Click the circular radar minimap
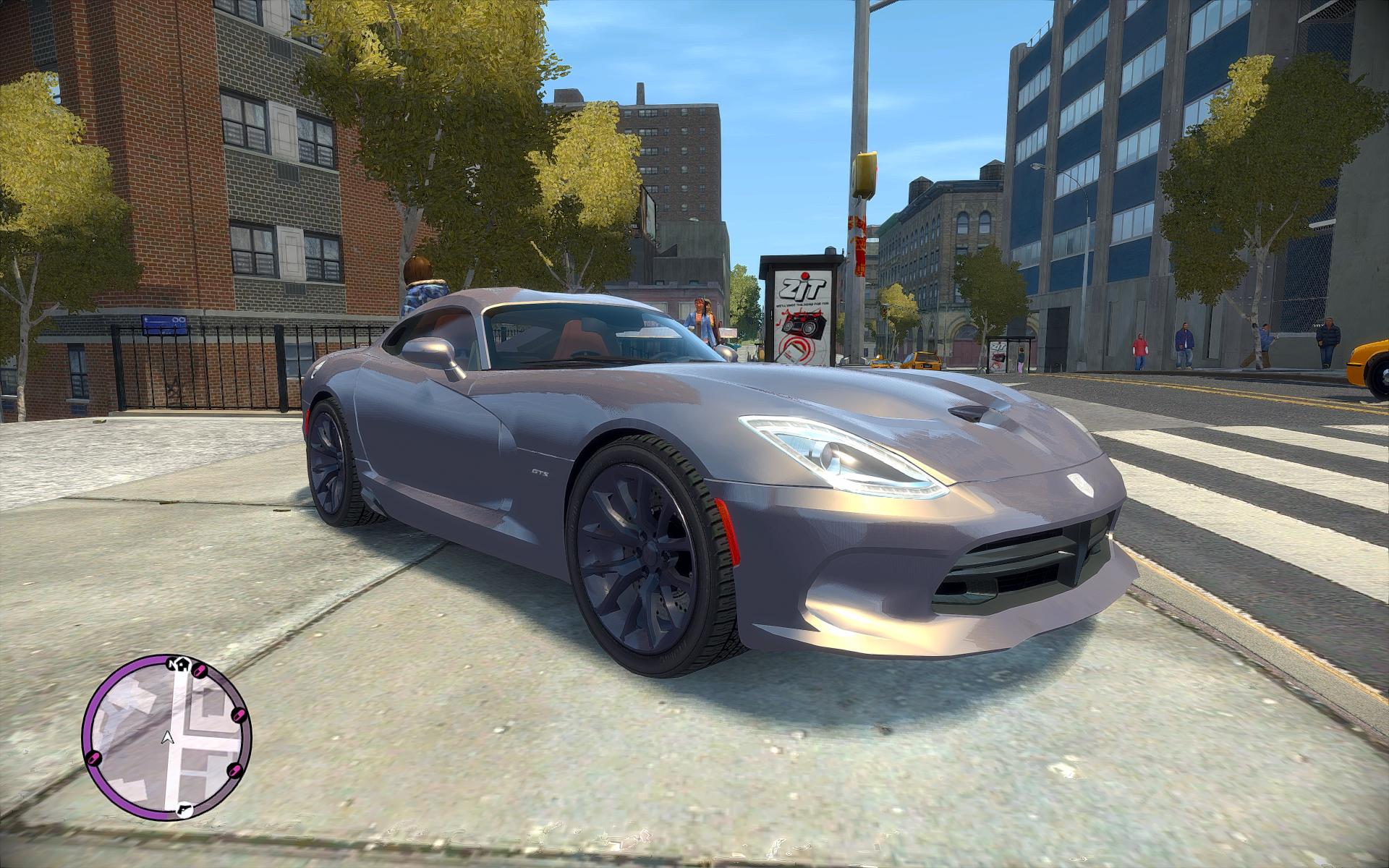The image size is (1389, 868). [x=167, y=739]
